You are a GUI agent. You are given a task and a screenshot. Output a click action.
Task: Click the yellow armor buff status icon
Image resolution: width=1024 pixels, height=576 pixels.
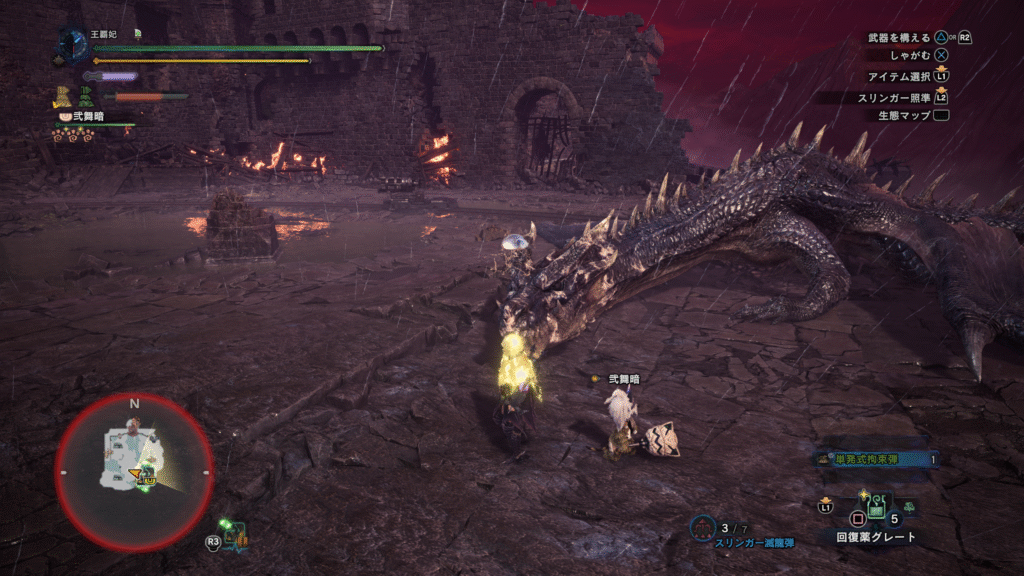coord(64,97)
